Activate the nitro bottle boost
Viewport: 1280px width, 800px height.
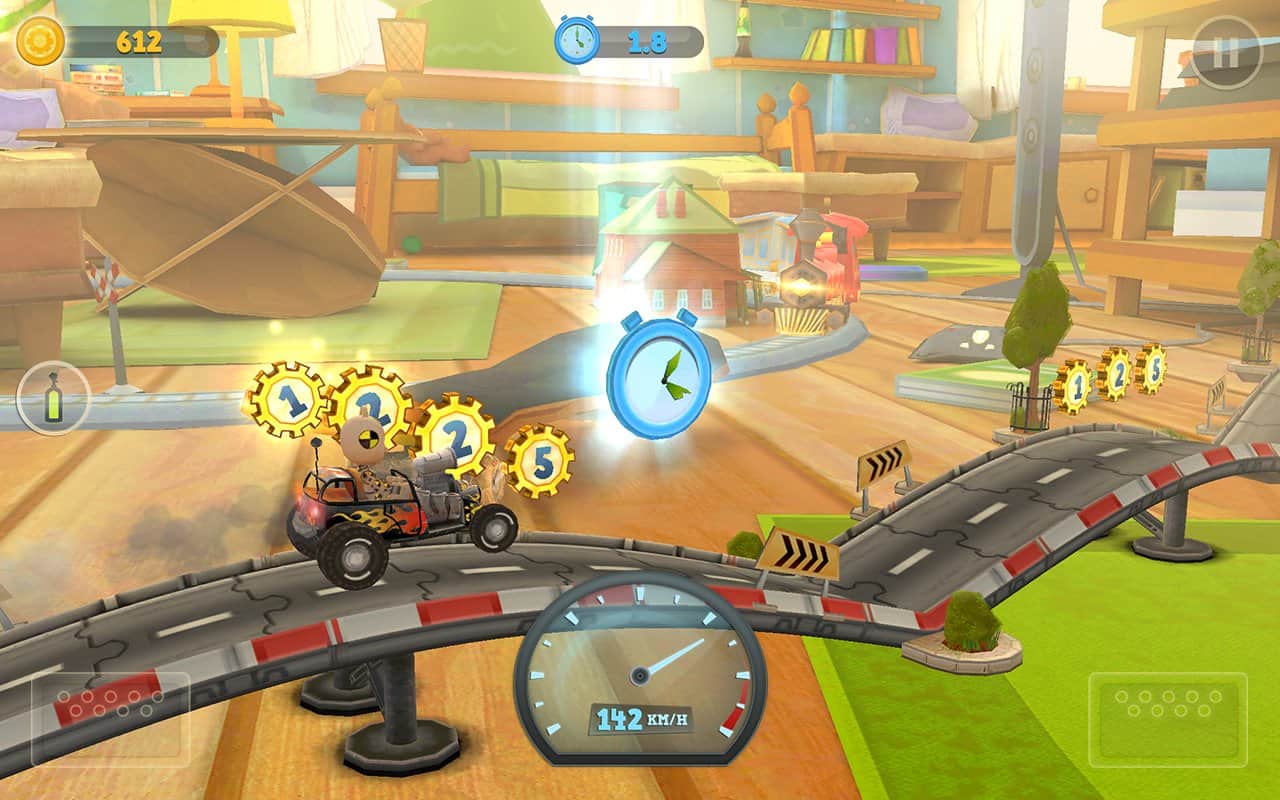53,398
